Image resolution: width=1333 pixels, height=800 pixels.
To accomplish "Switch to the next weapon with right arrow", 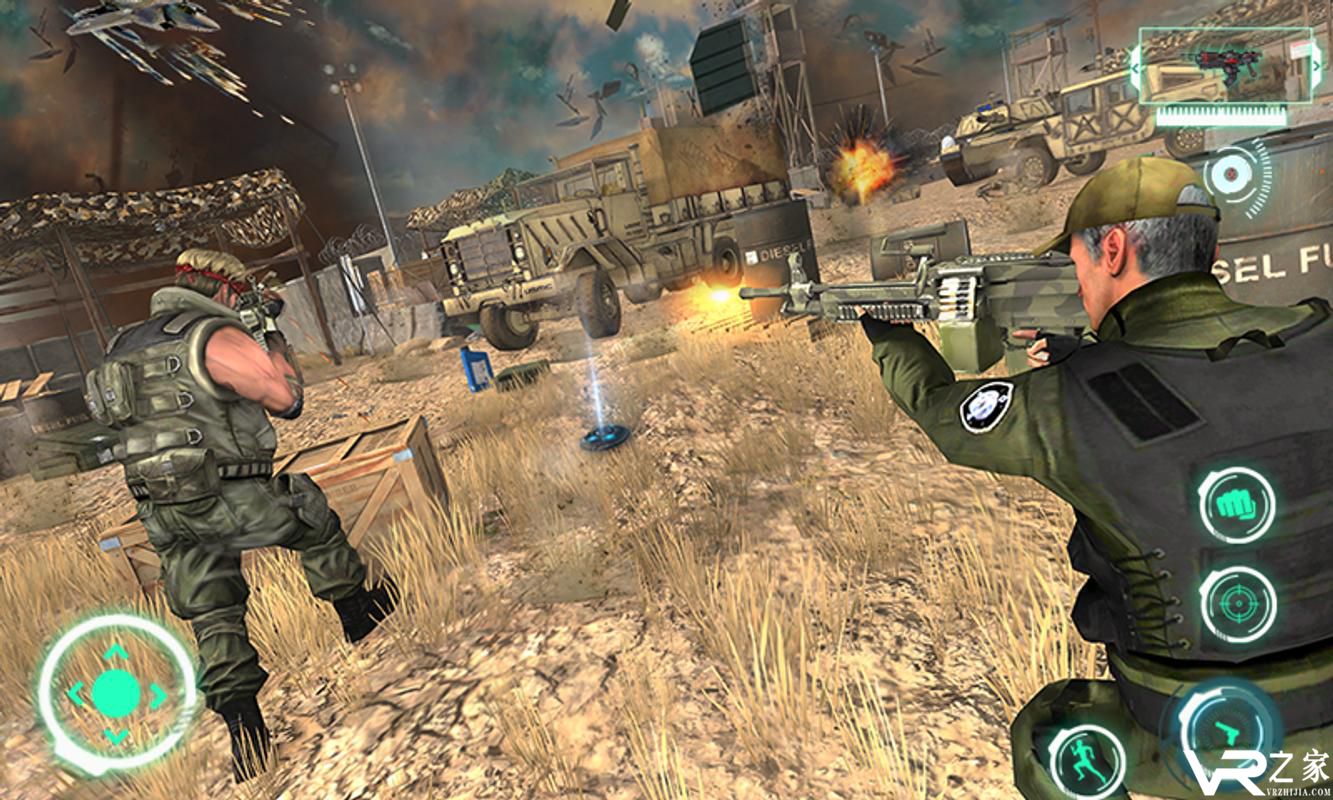I will tap(1314, 66).
